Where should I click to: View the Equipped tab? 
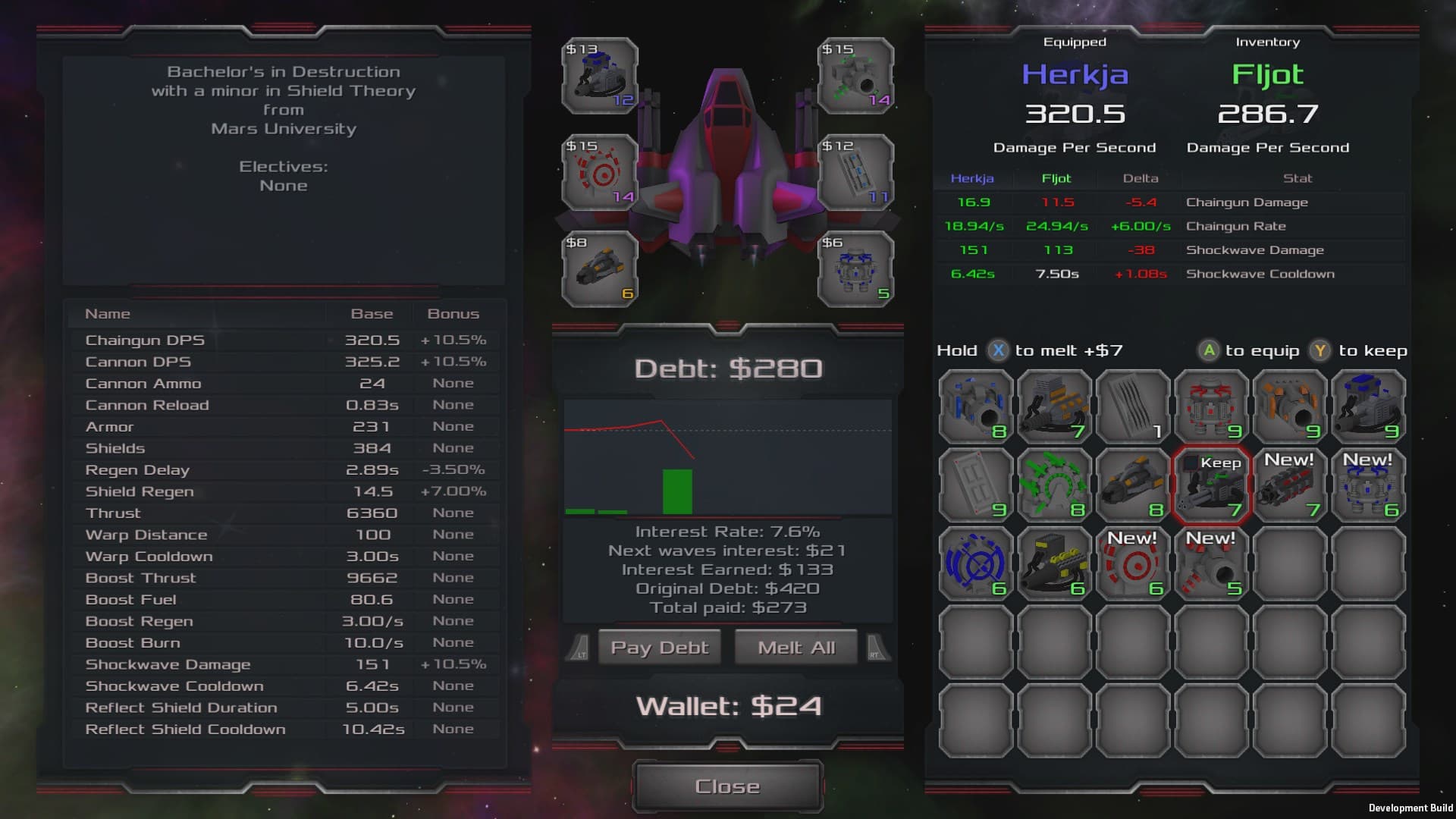pyautogui.click(x=1075, y=42)
